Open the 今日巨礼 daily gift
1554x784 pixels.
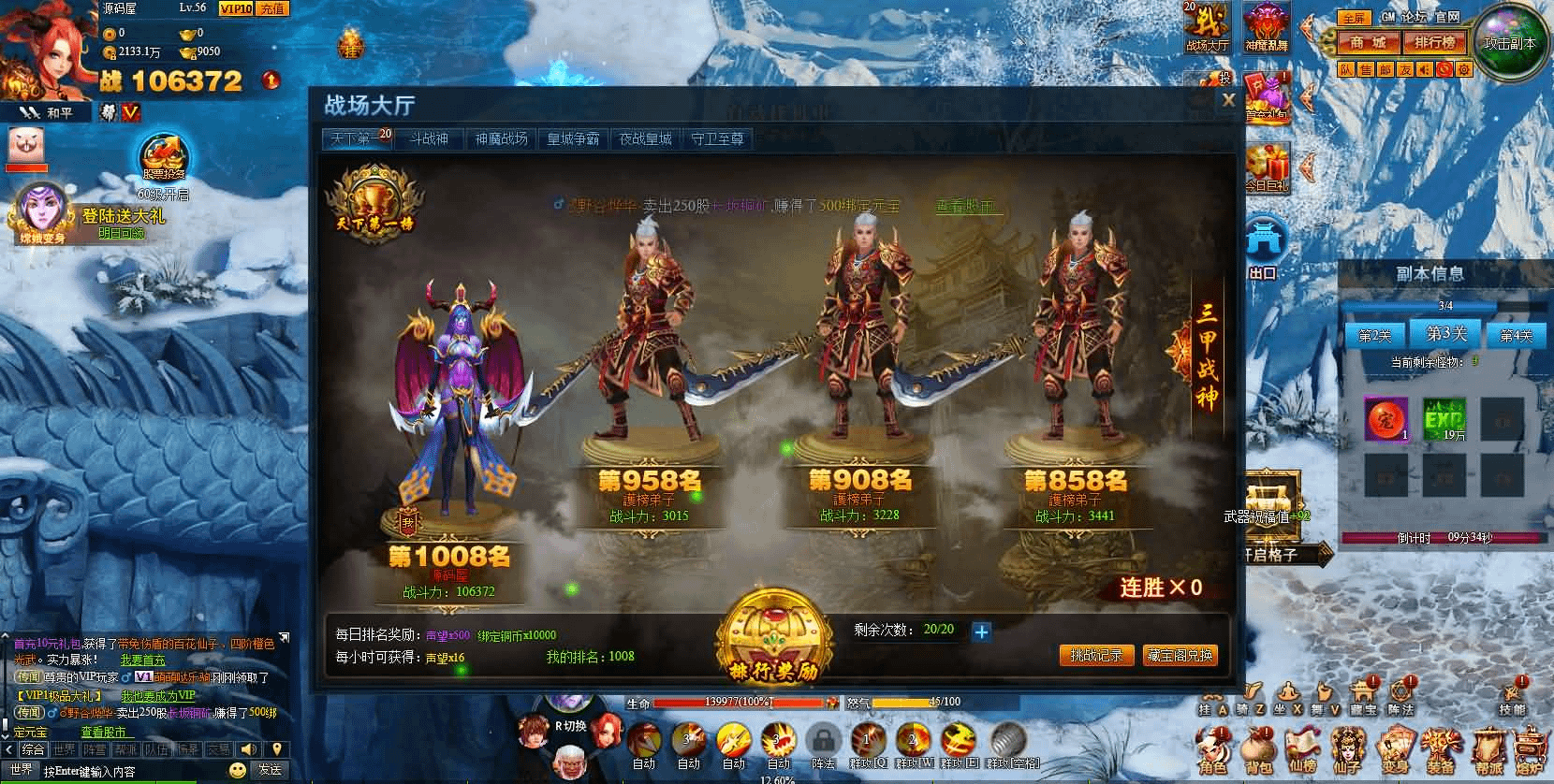(1268, 170)
